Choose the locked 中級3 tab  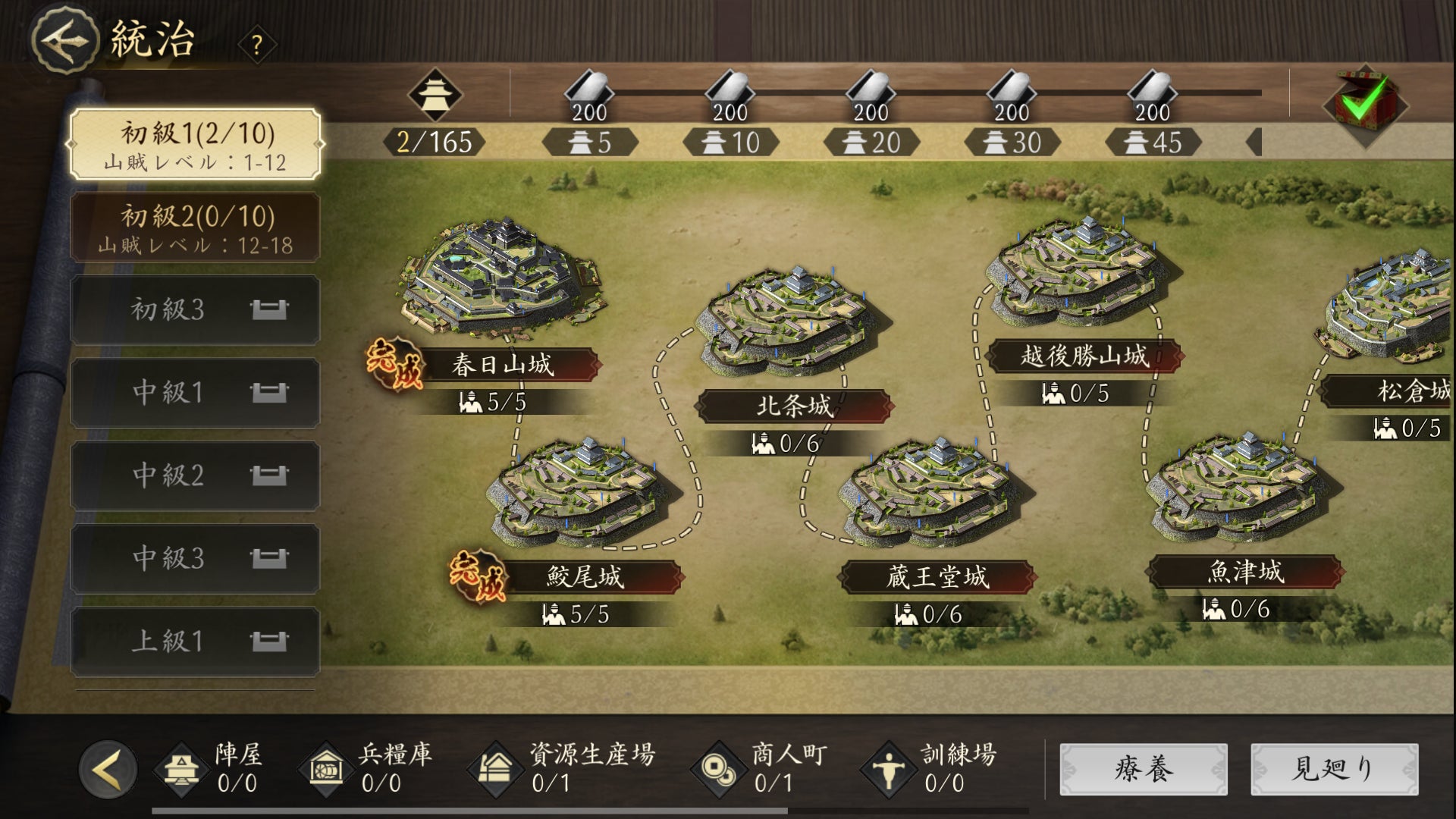(x=195, y=558)
